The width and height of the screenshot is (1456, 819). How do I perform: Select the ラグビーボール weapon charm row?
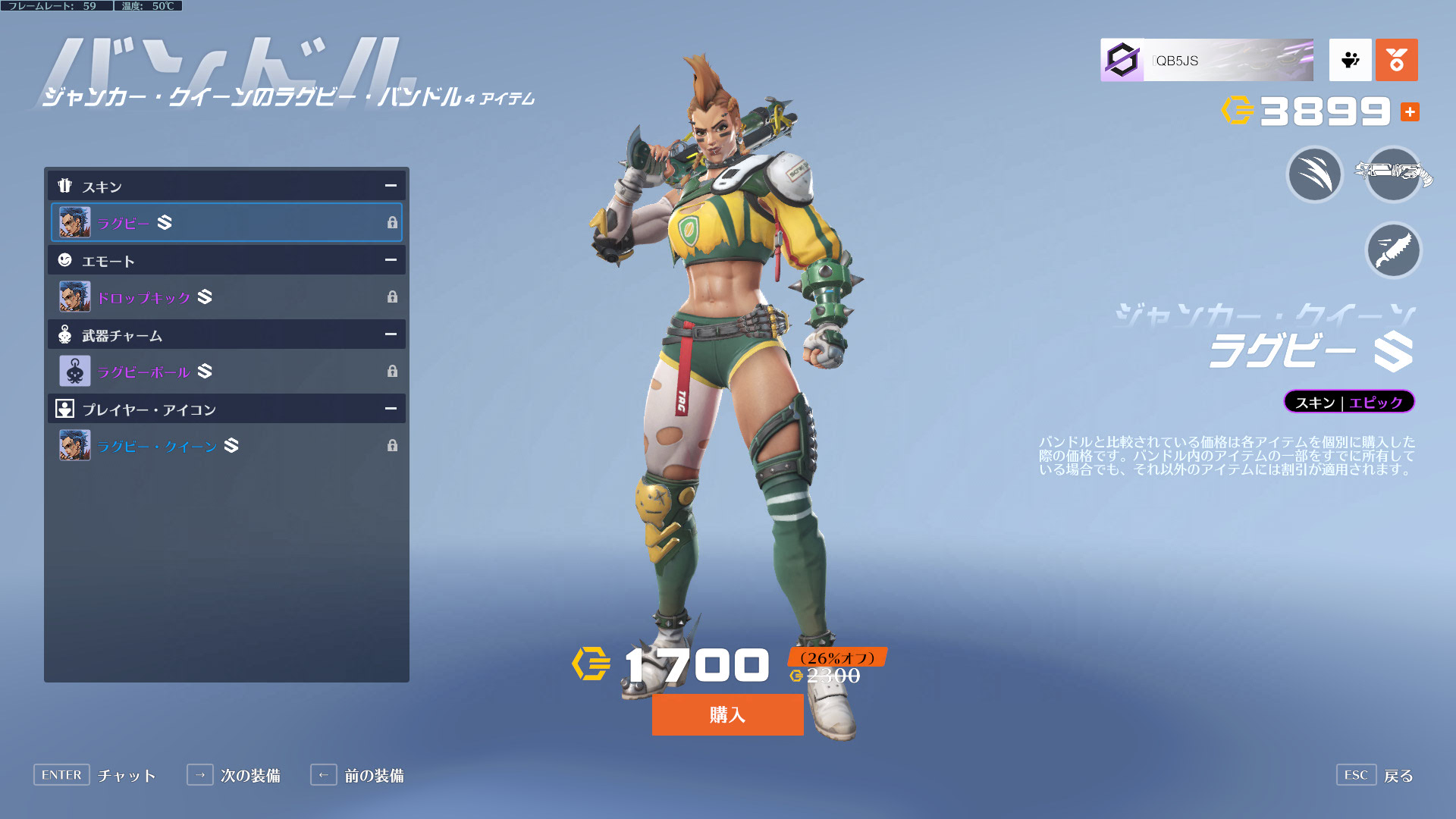[x=226, y=371]
